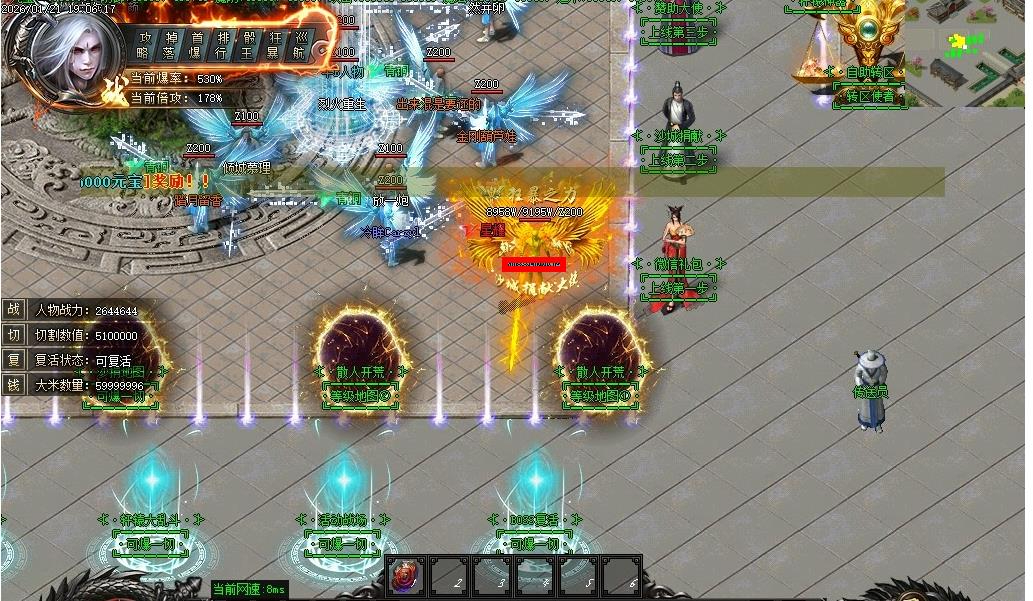Select the 骰王 dice king button
Screen dimensions: 1033x601
(248, 45)
